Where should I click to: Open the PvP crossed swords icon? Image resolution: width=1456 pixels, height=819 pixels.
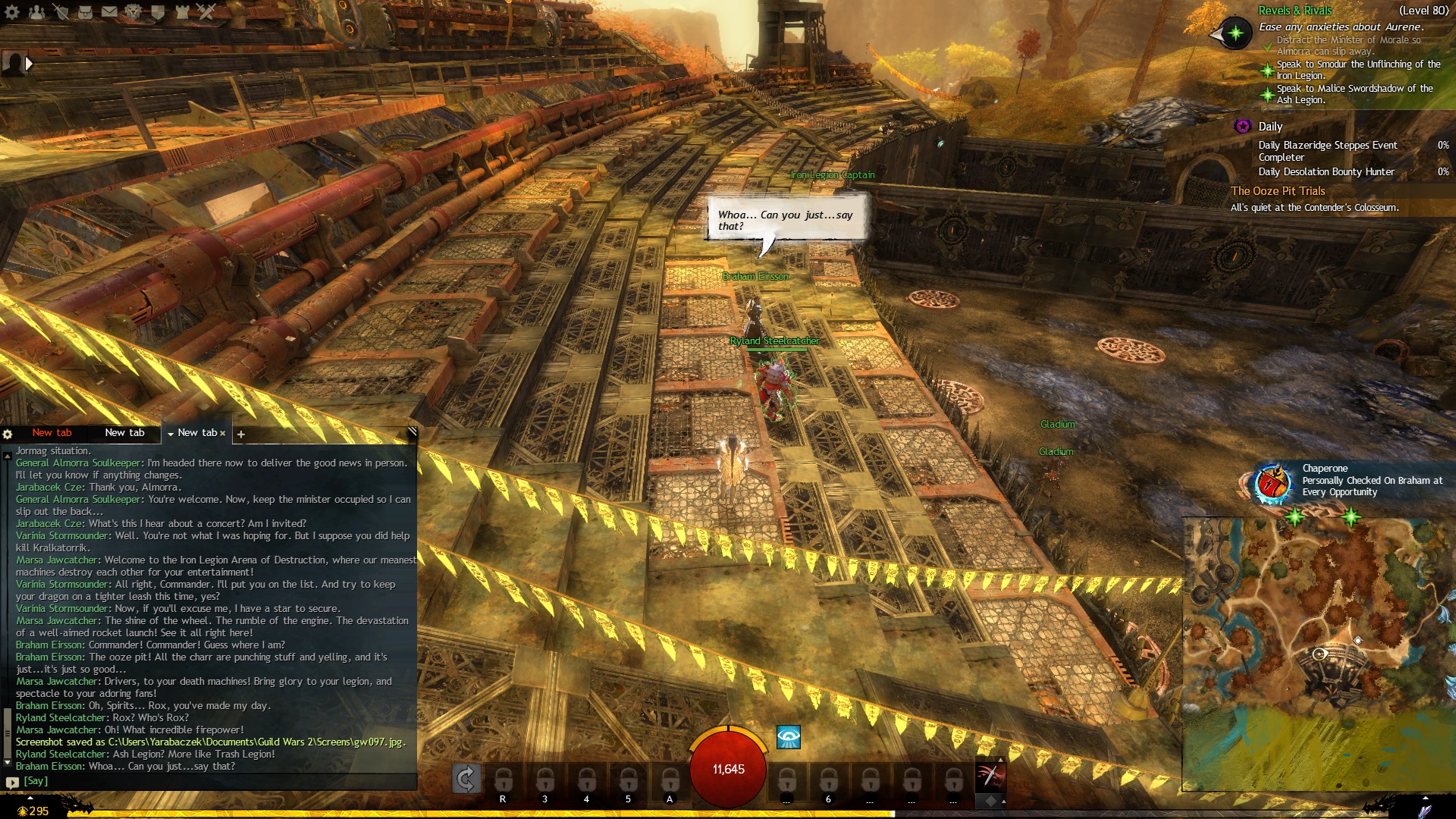[206, 11]
